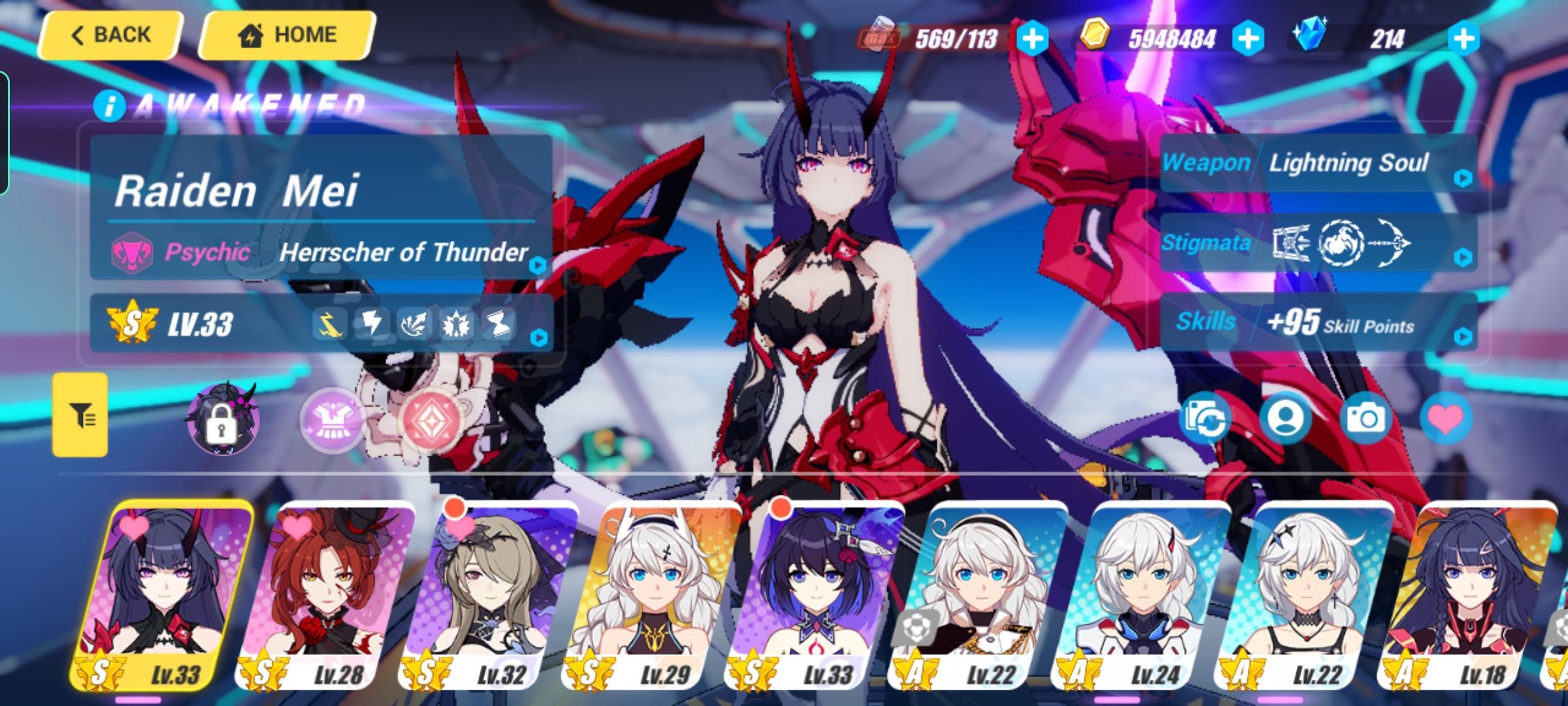
Task: Select the locked battlesuit portrait icon
Action: (x=222, y=419)
